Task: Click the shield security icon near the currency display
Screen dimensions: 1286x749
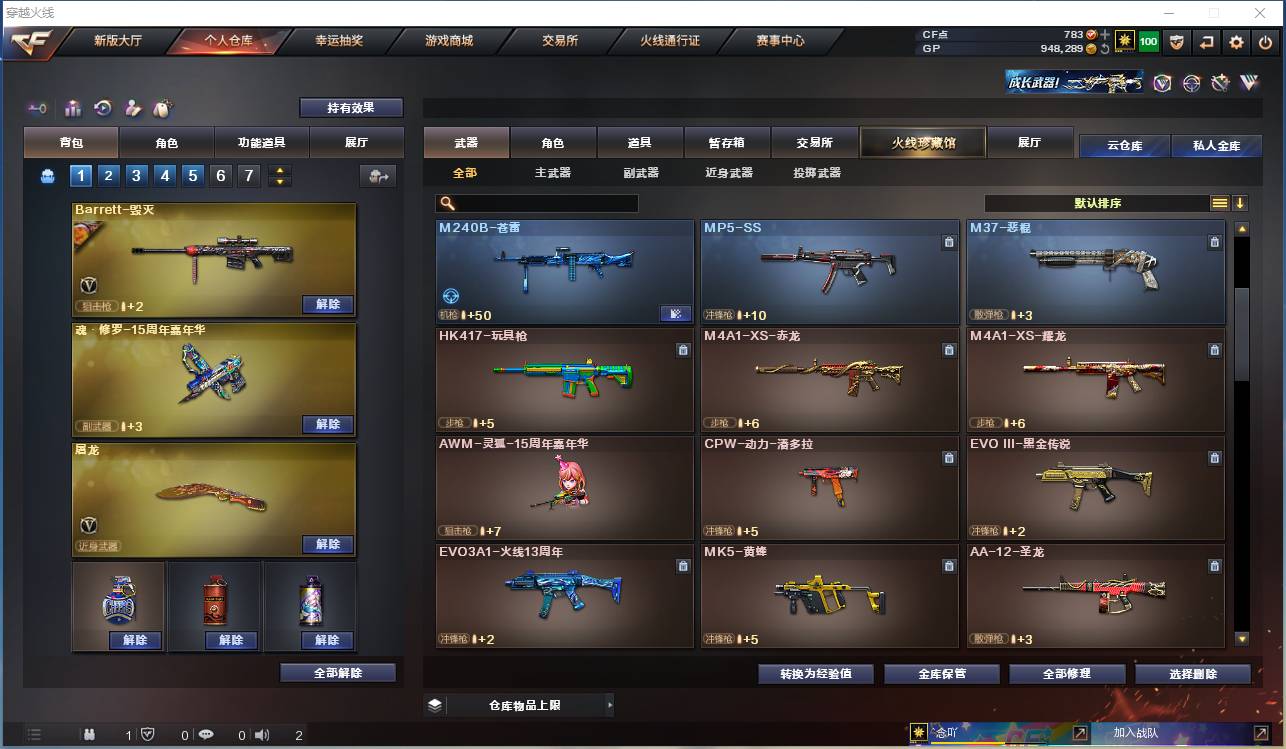Action: (1178, 42)
